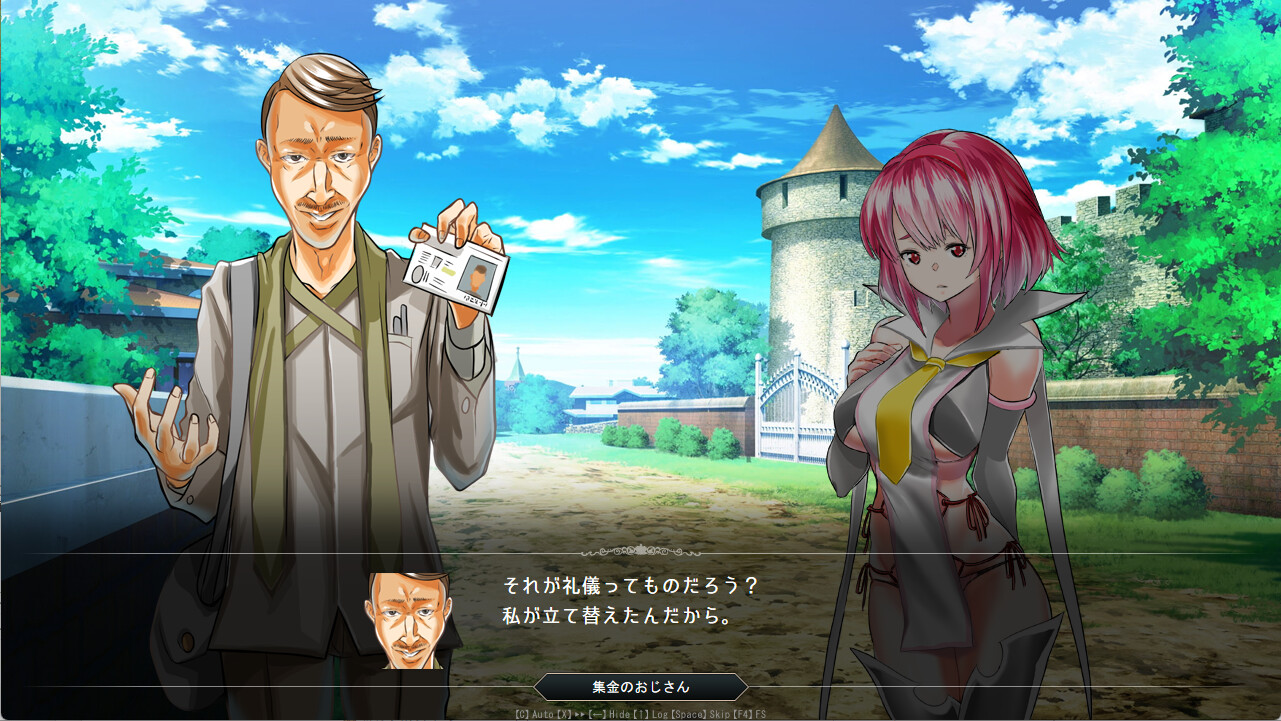Viewport: 1281px width, 721px height.
Task: Click the bottom keybinding hint bar
Action: [640, 714]
